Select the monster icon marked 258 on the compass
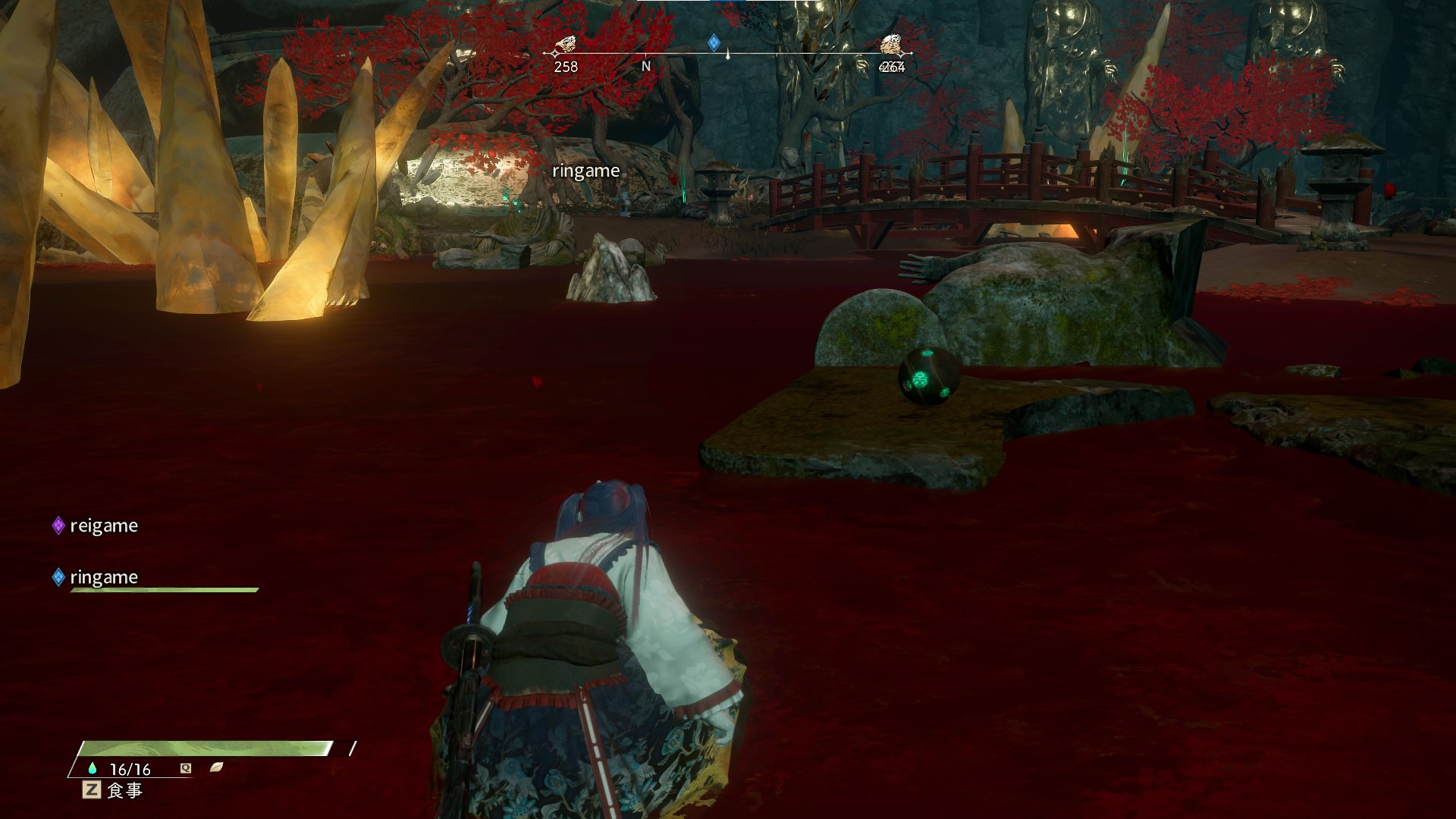Screen dimensions: 1456x819 pyautogui.click(x=565, y=45)
